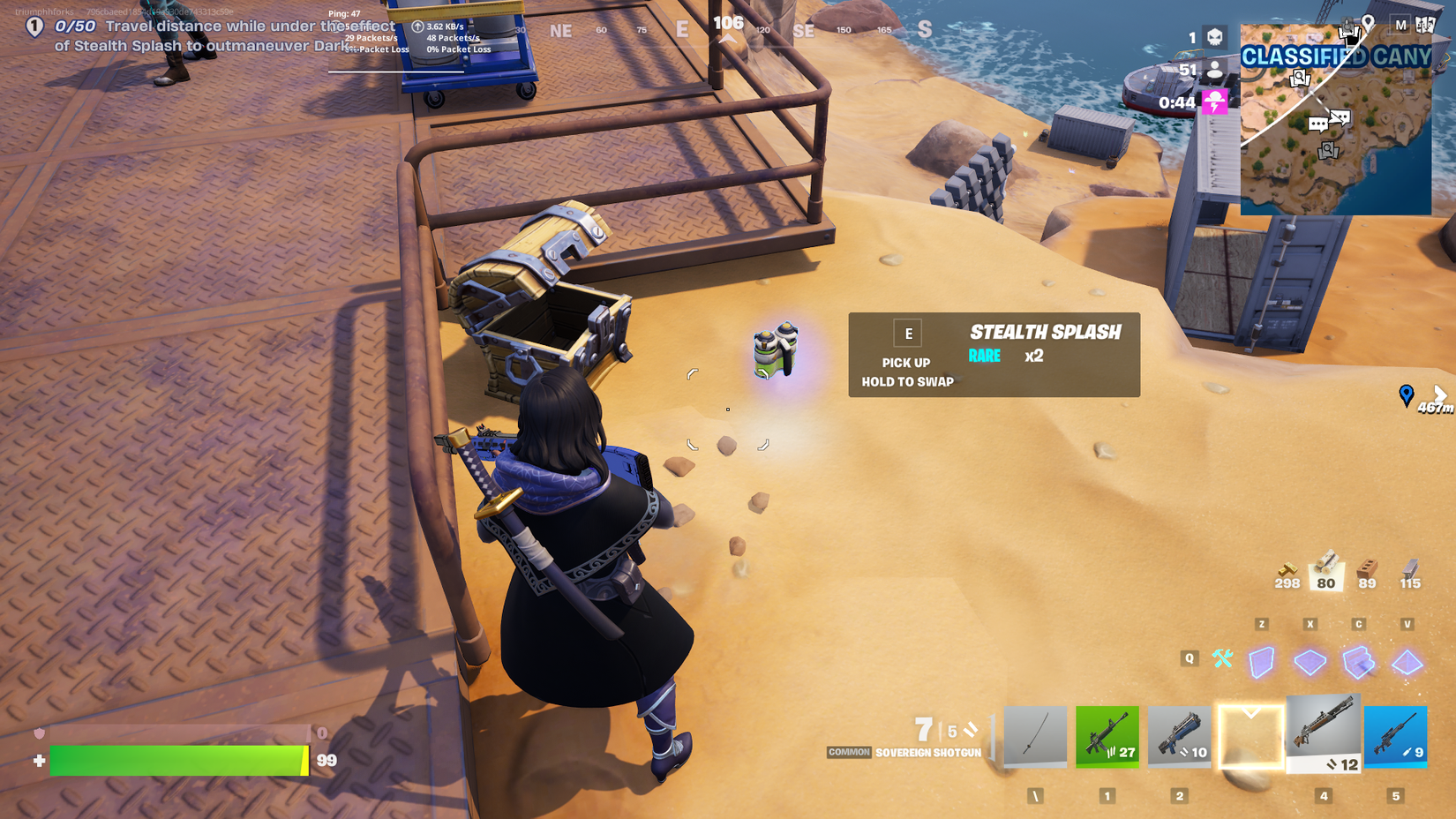
Task: Select the wall build piece icon
Action: pyautogui.click(x=1261, y=661)
